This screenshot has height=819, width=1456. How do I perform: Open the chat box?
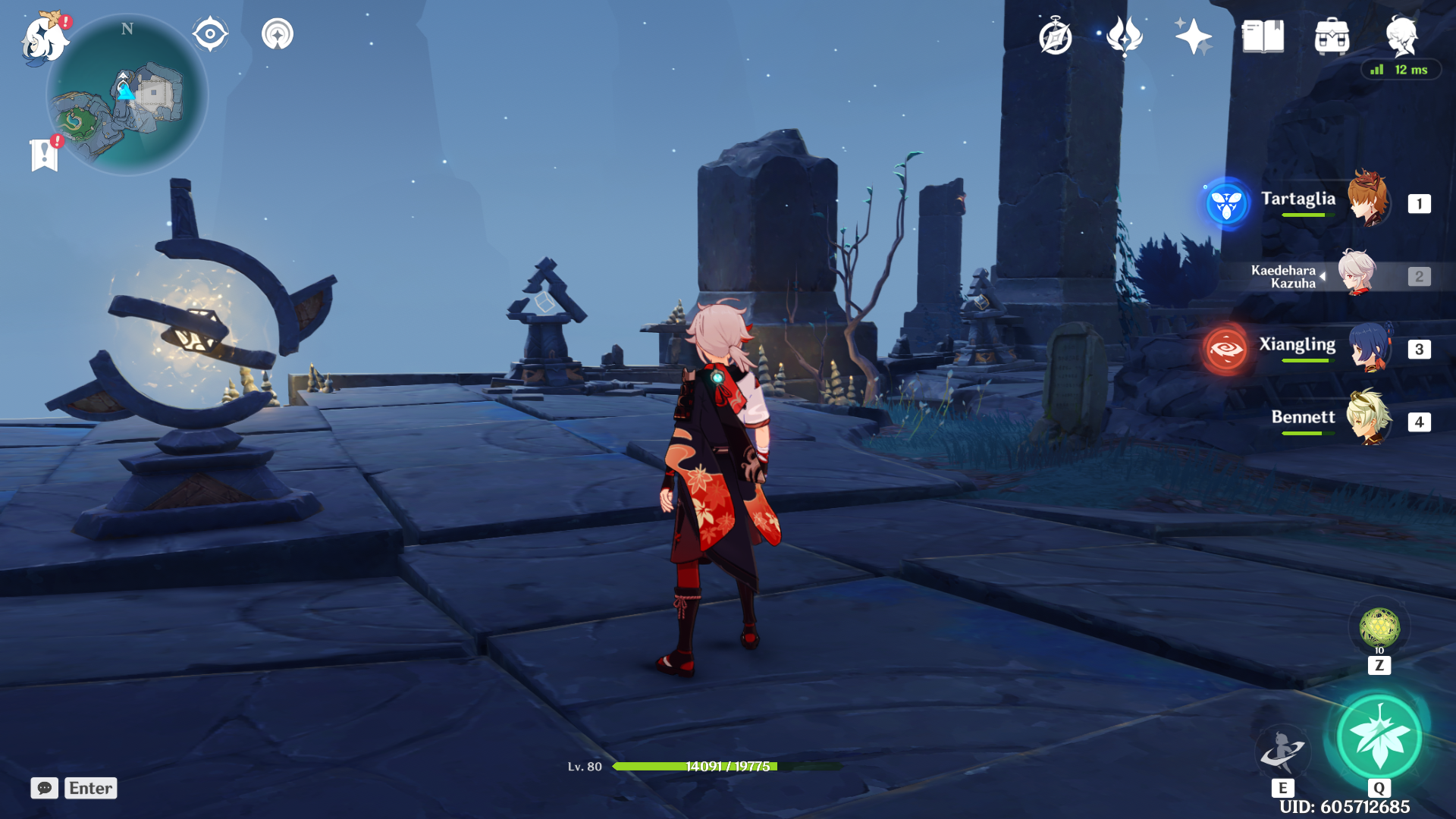45,788
